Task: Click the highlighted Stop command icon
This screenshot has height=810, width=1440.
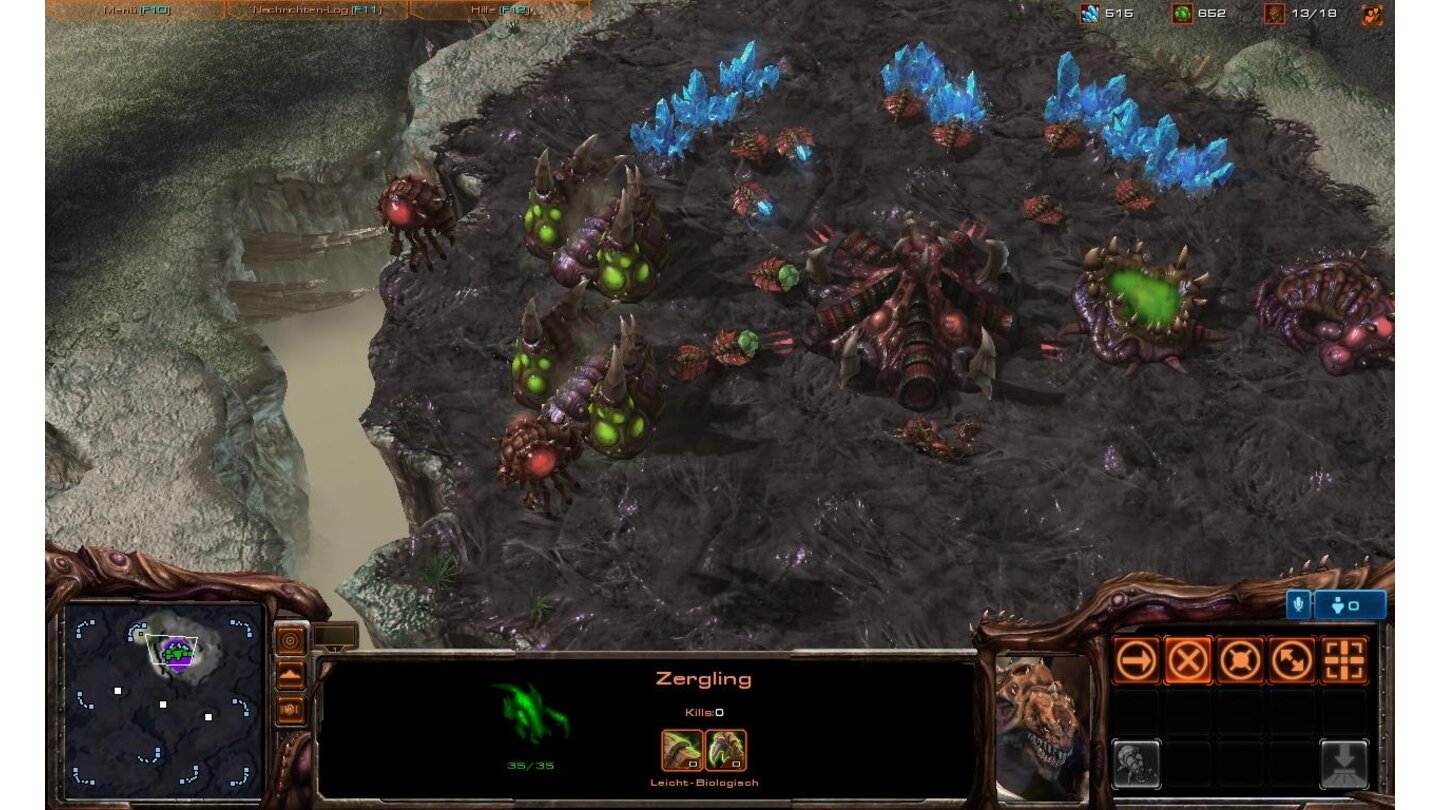Action: pyautogui.click(x=1190, y=660)
